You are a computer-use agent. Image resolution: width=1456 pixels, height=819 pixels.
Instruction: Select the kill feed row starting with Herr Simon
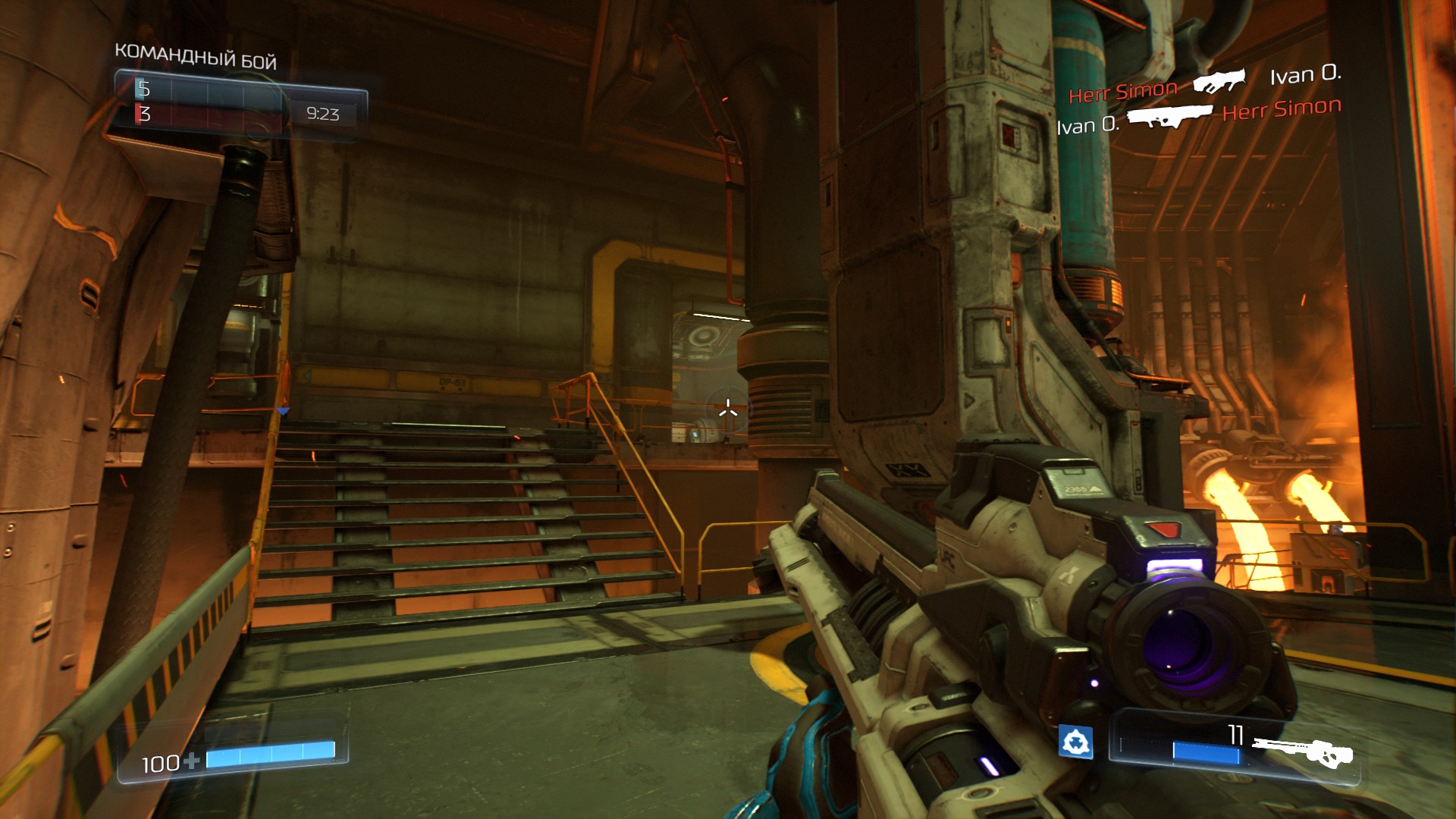tap(1204, 83)
